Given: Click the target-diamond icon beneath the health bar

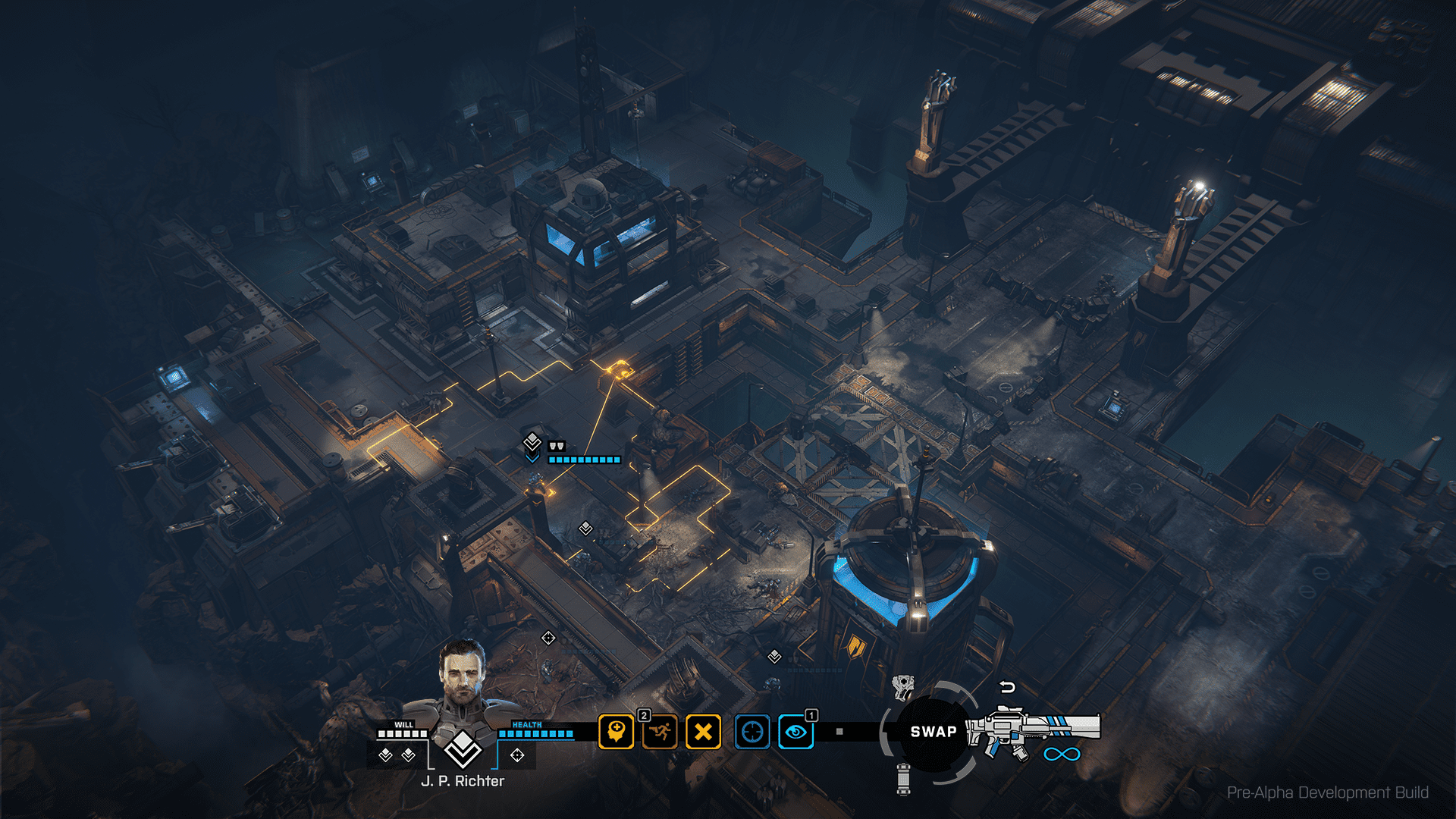Looking at the screenshot, I should [517, 755].
